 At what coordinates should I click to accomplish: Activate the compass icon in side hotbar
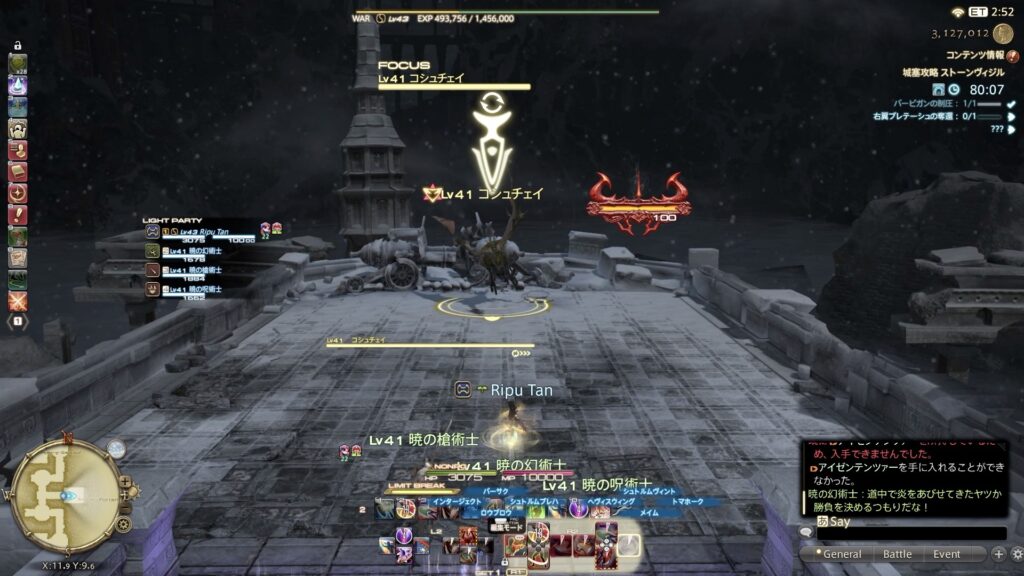17,193
